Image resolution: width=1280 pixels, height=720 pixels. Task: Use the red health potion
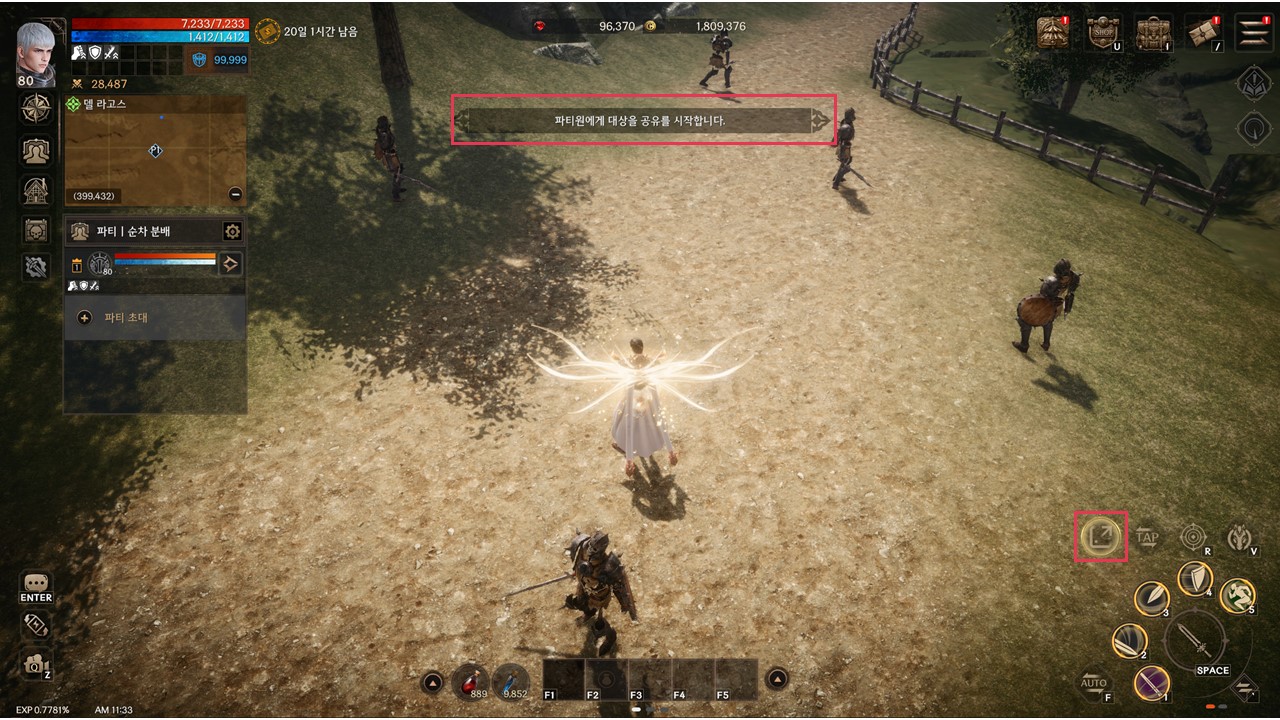470,681
